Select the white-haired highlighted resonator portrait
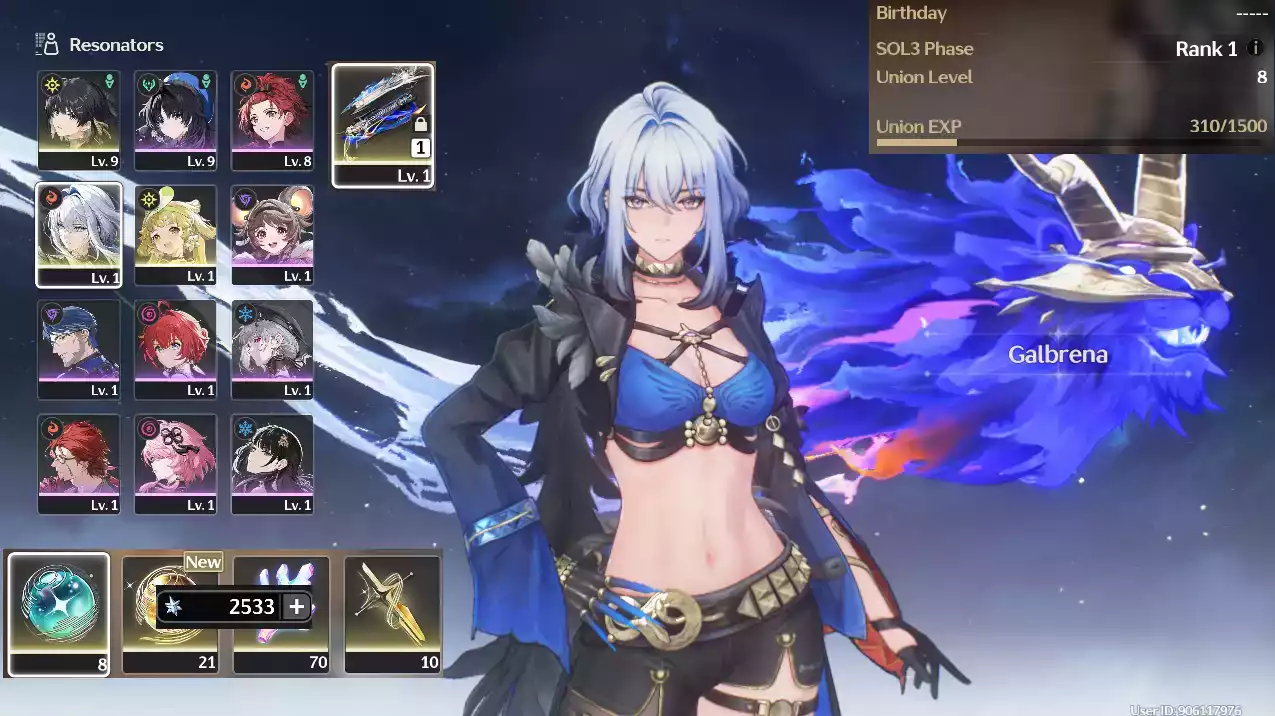1275x716 pixels. pyautogui.click(x=79, y=233)
